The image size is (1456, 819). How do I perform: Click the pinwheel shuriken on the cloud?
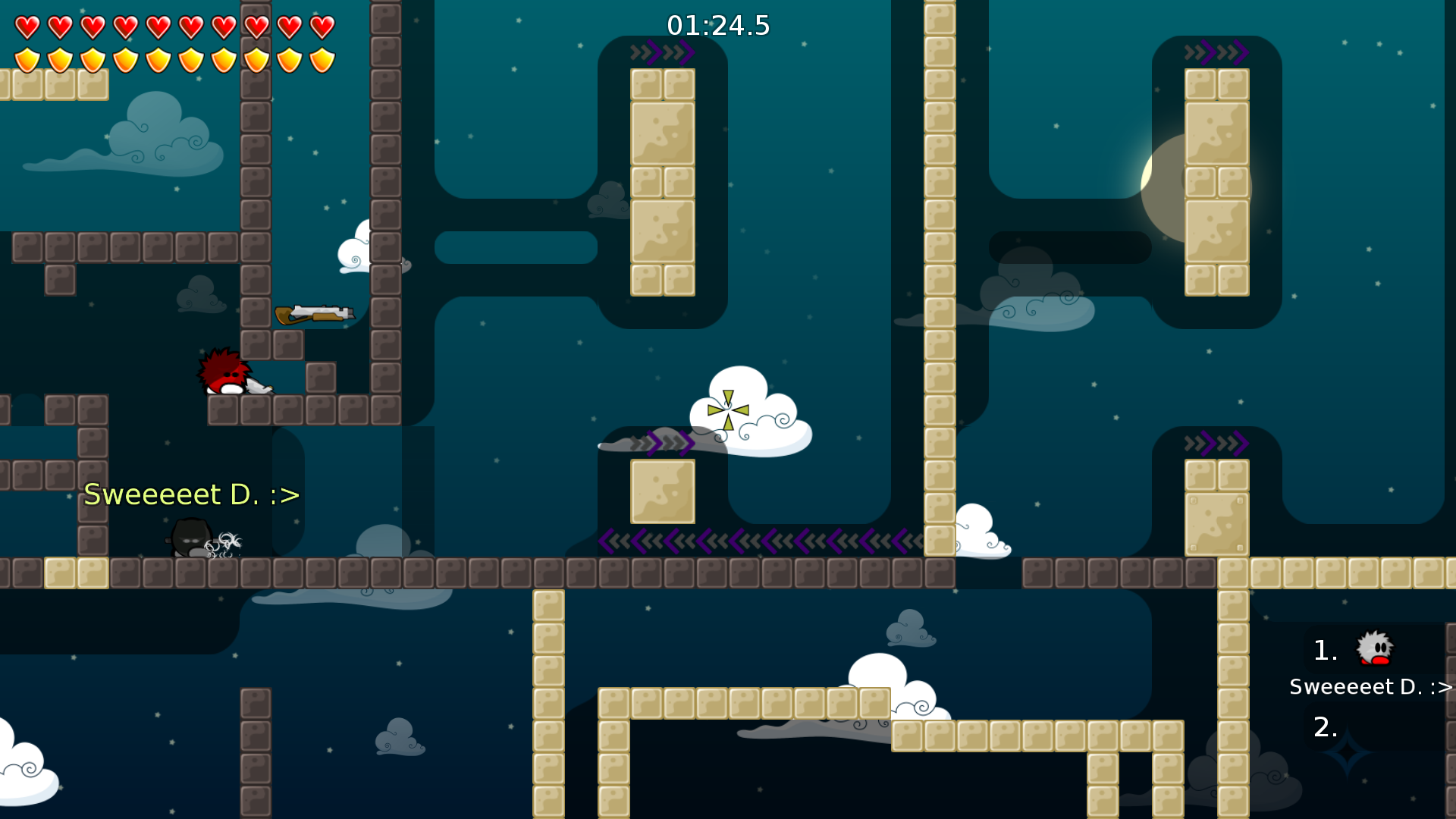click(x=726, y=409)
